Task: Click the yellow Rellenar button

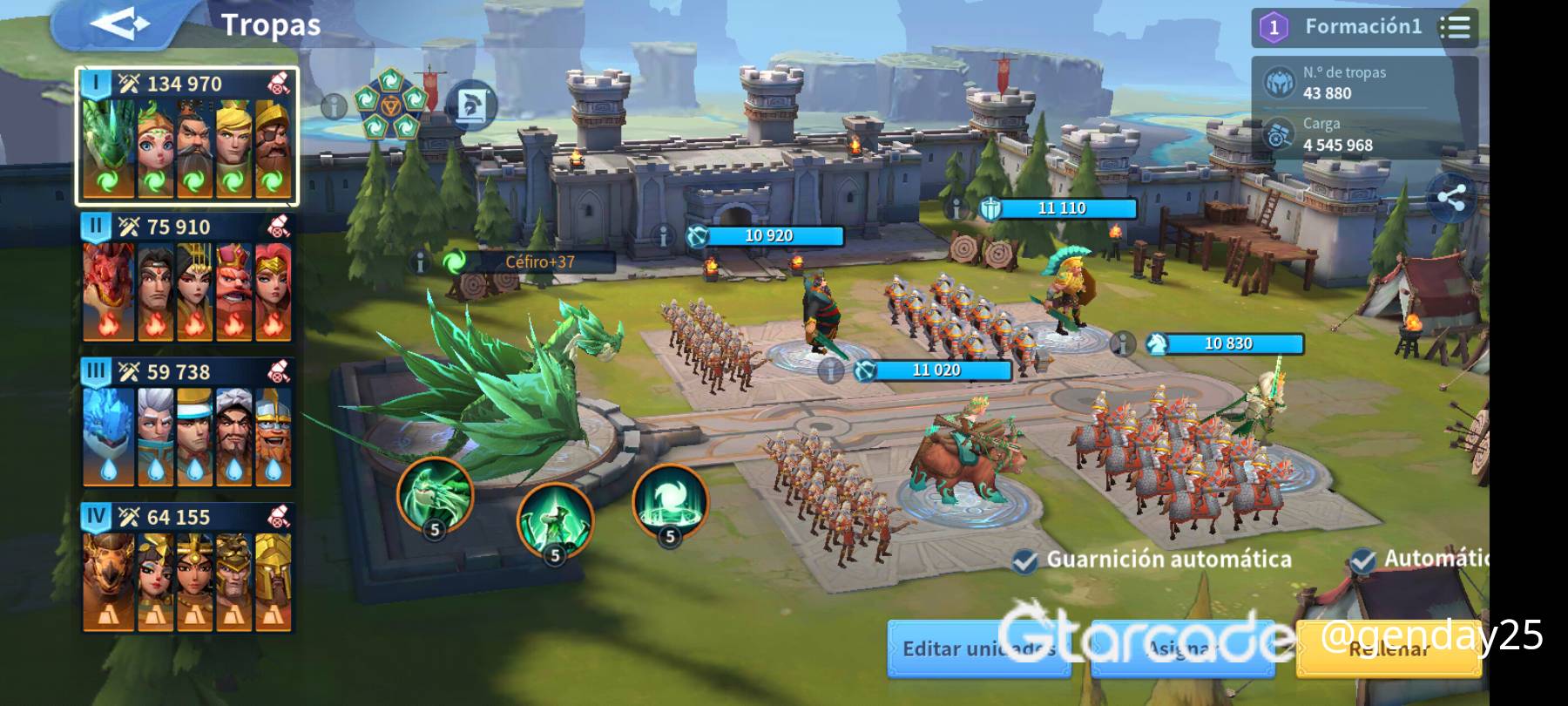Action: [x=1388, y=648]
